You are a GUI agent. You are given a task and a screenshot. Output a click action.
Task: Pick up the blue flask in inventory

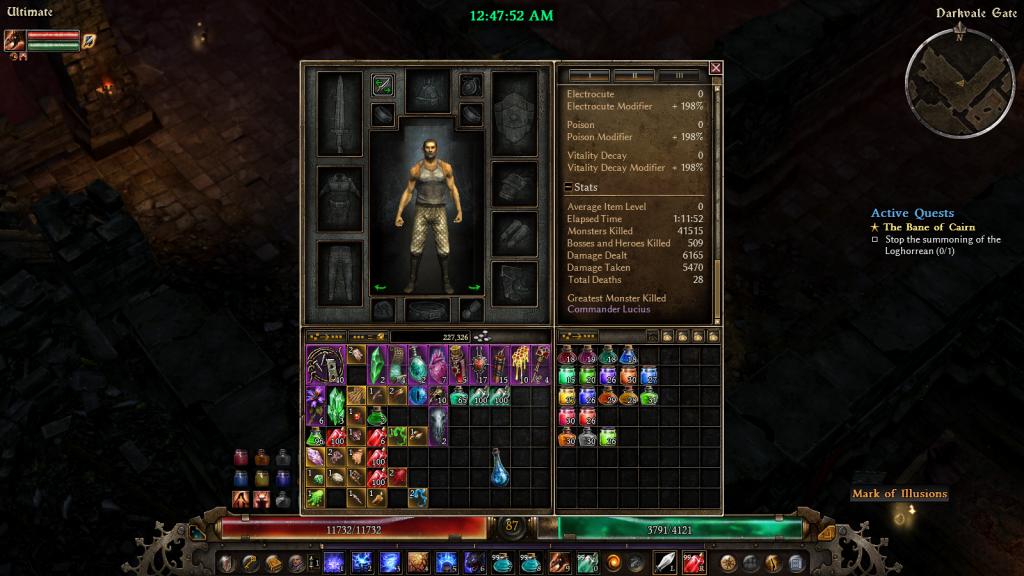point(499,468)
